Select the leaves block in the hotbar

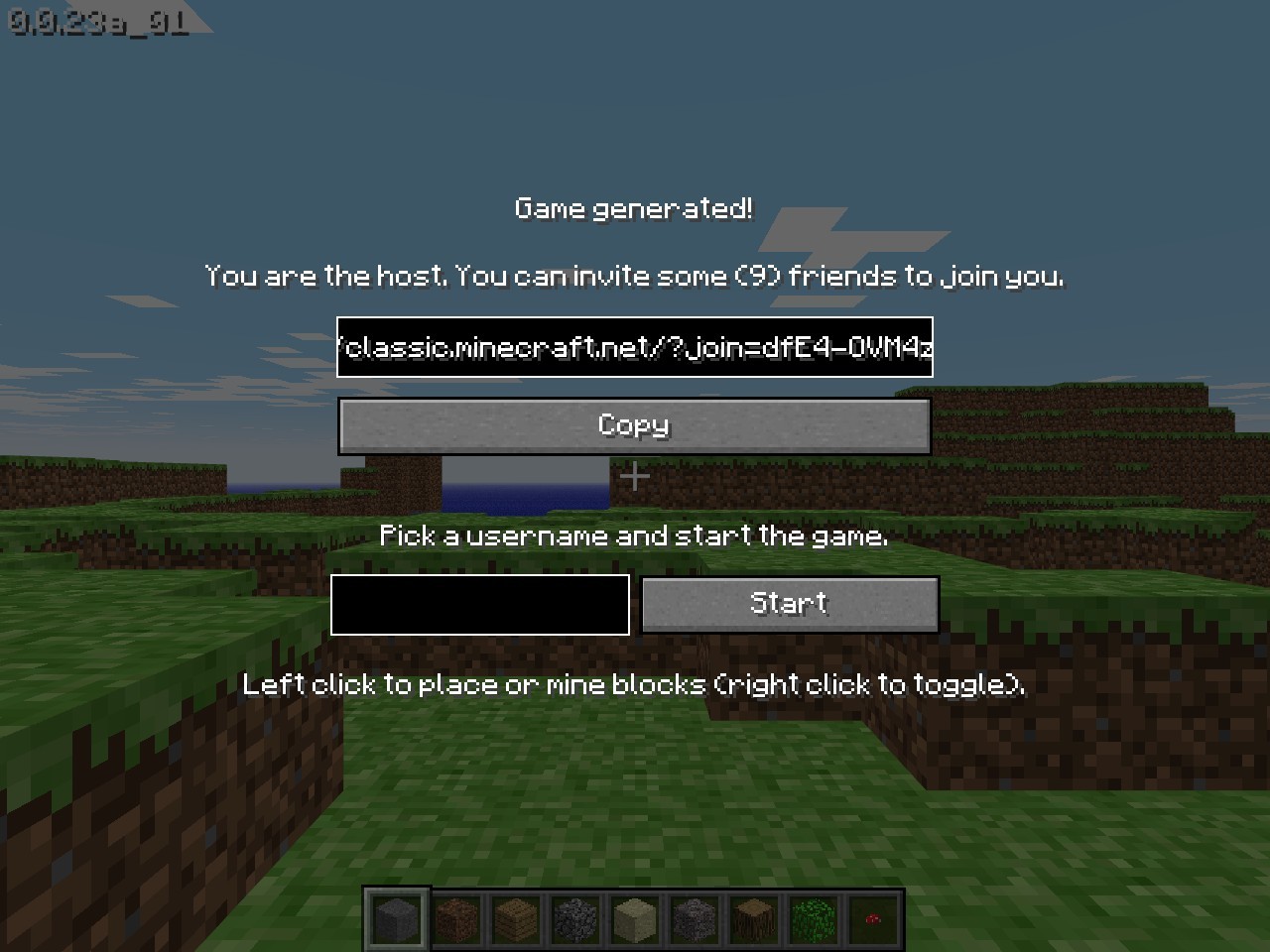[813, 917]
